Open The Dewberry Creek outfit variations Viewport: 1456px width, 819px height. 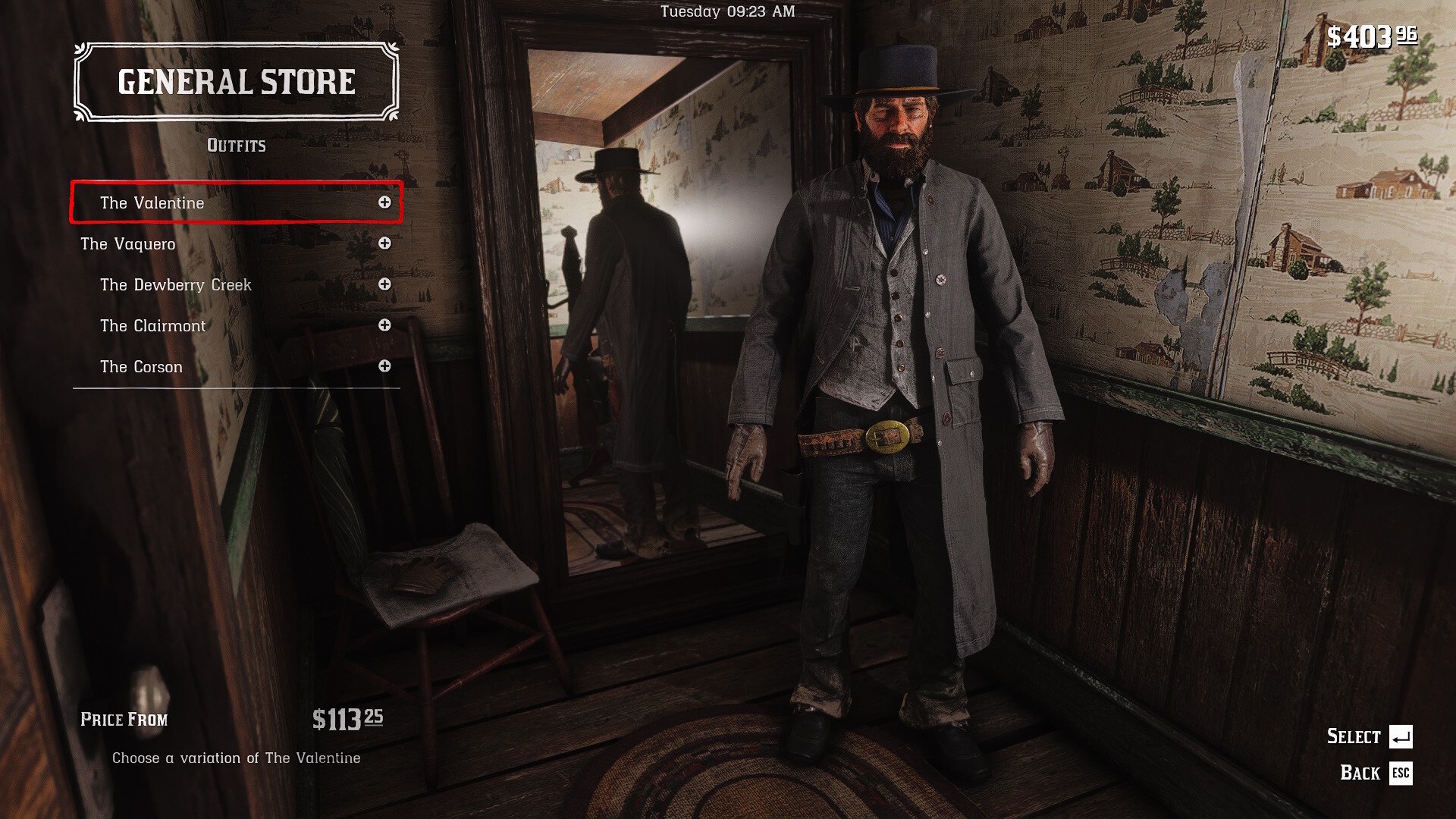176,284
